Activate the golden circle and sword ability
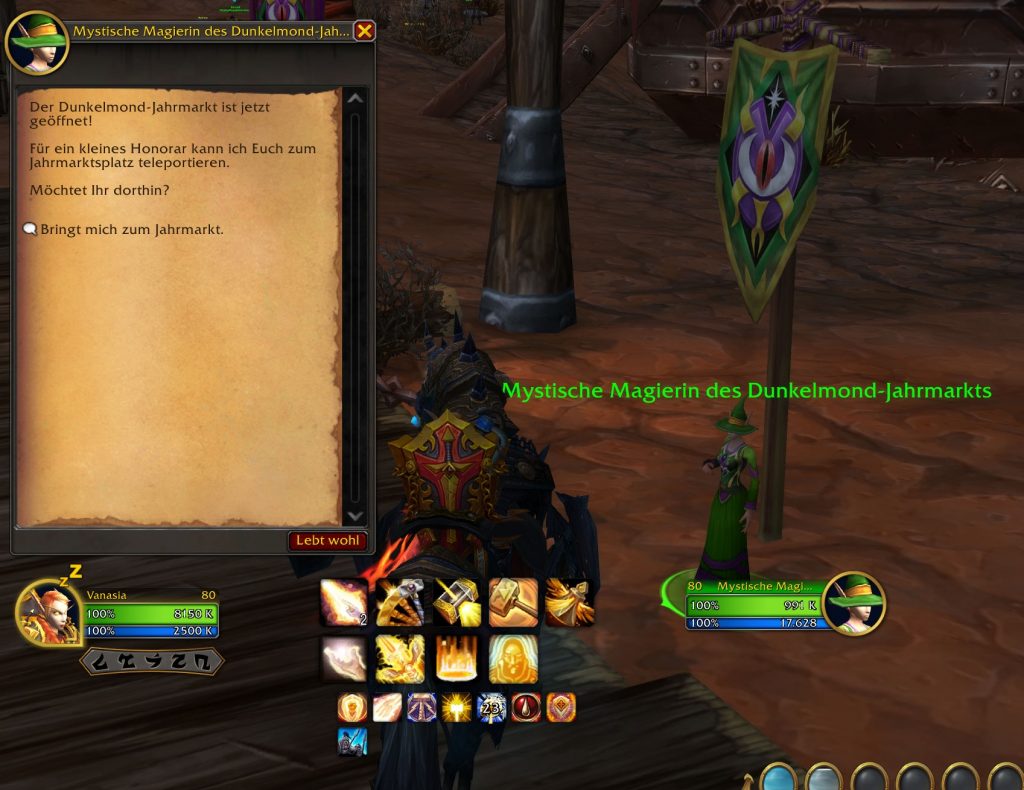 point(400,603)
